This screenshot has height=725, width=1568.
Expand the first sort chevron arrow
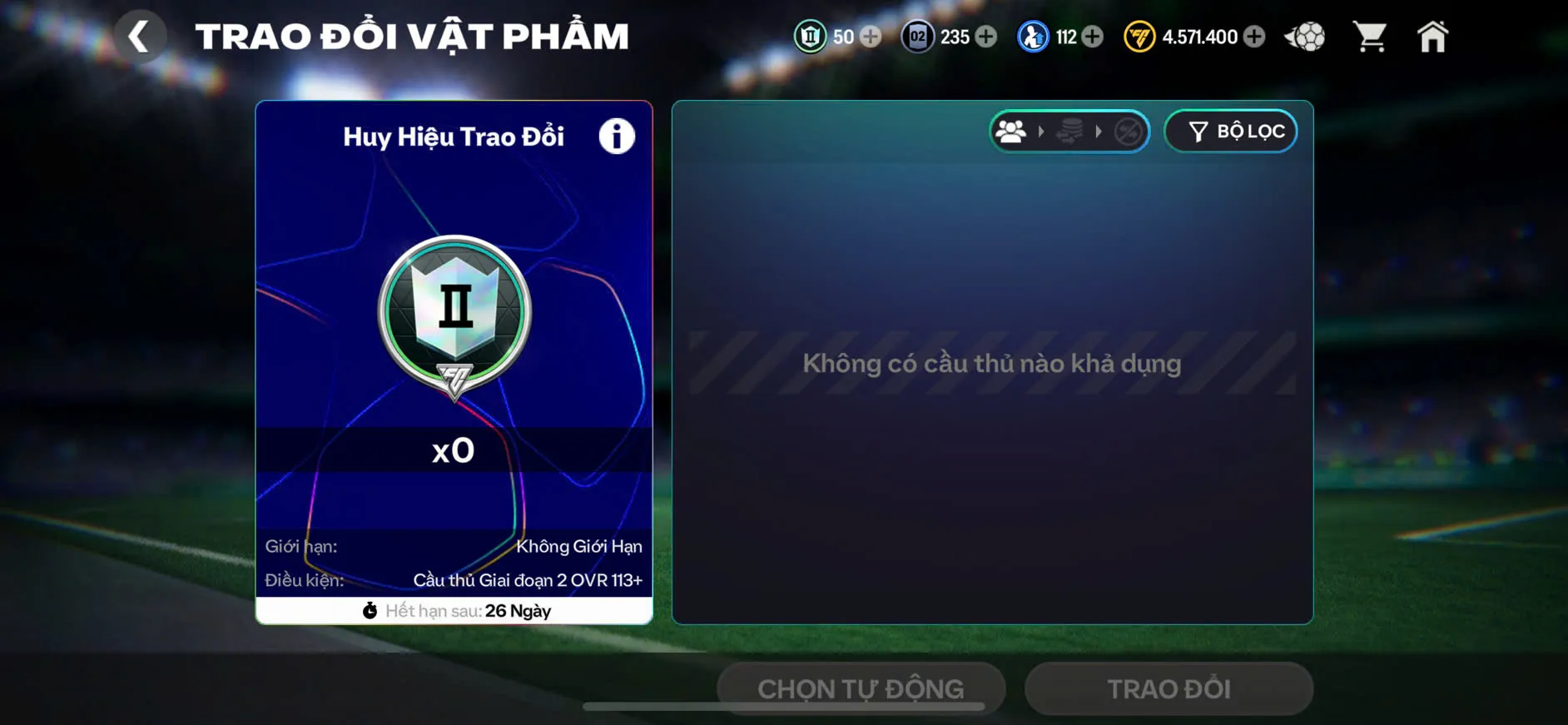tap(1042, 131)
